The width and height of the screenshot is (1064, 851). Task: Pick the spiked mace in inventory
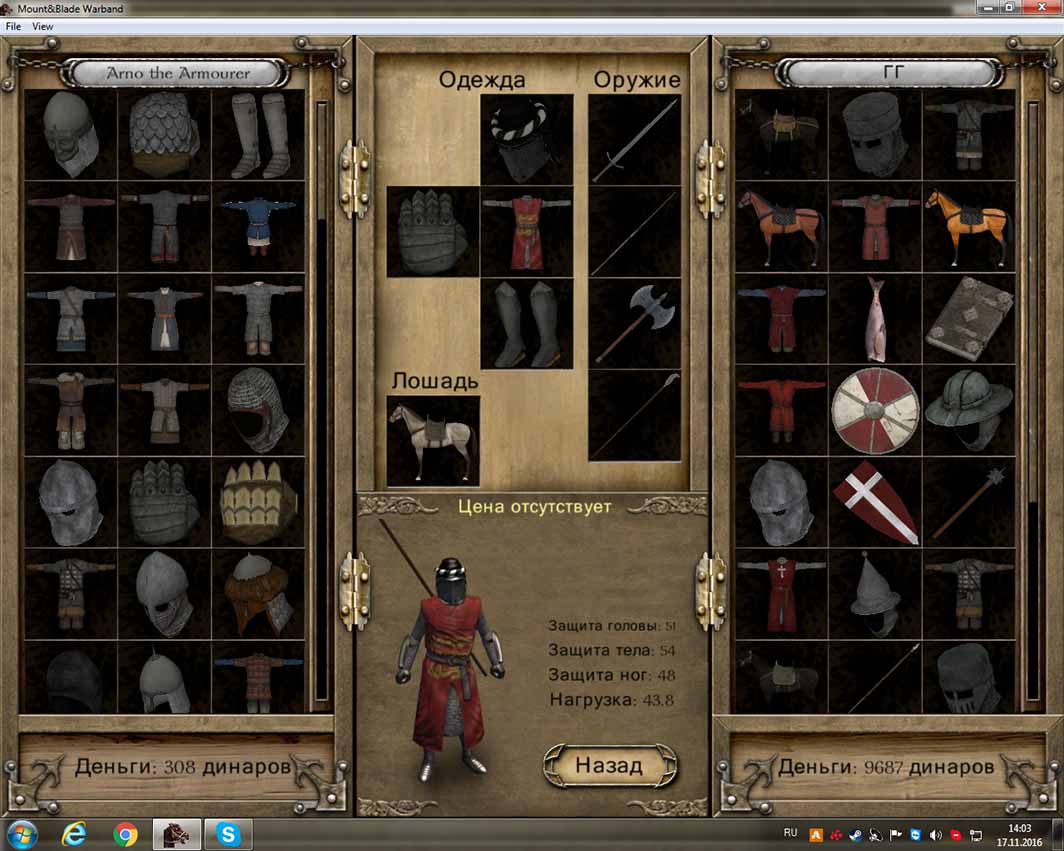pyautogui.click(x=967, y=502)
